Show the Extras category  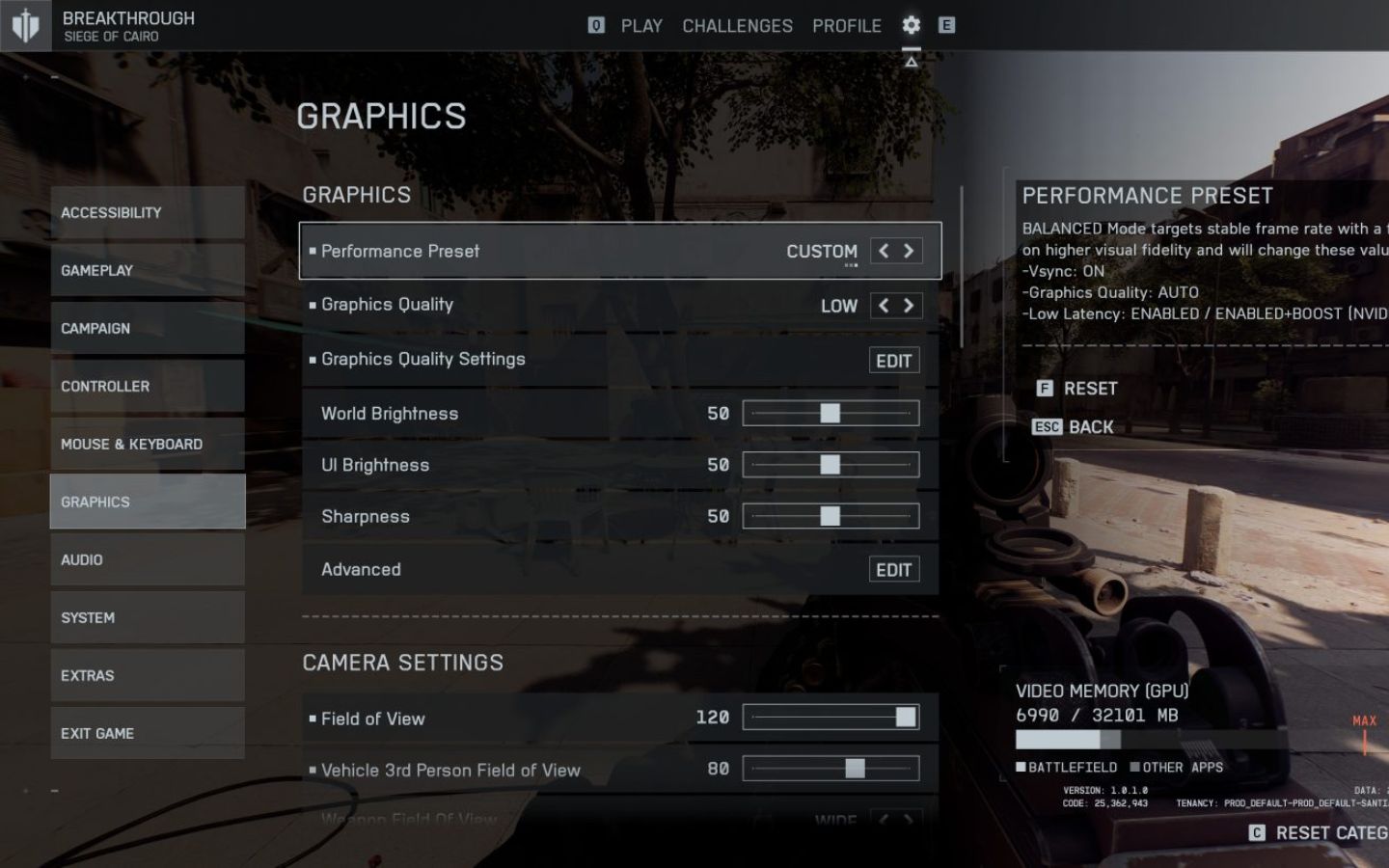(x=148, y=675)
